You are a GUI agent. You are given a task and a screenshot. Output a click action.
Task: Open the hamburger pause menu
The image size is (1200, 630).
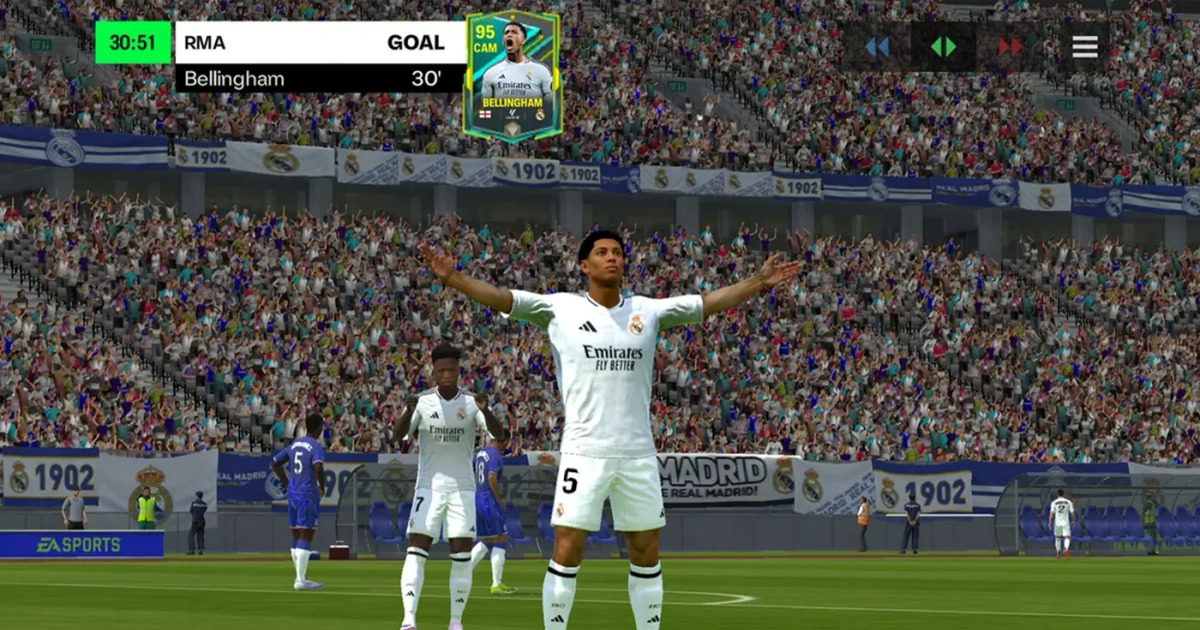point(1085,47)
